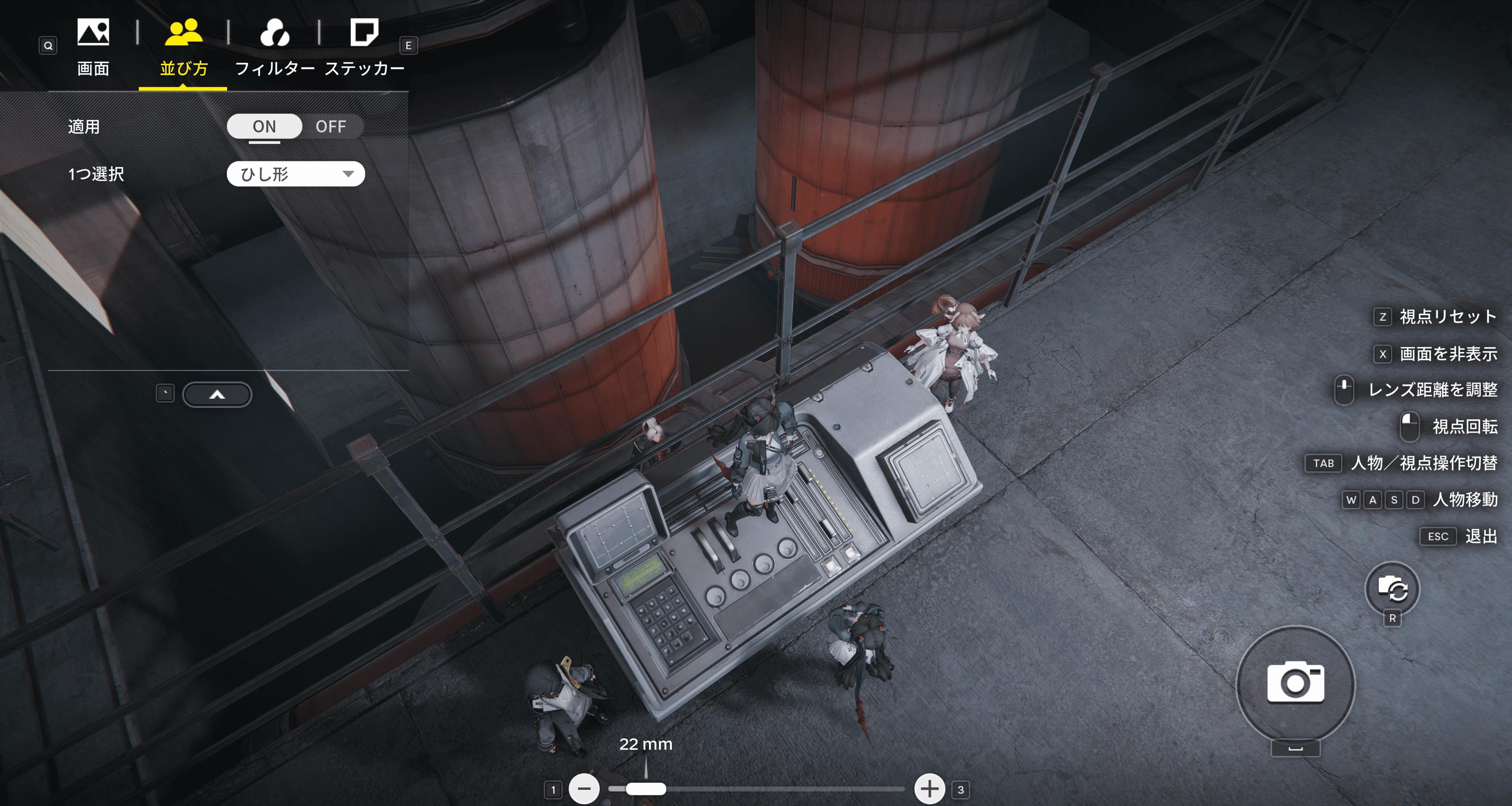Select the 並び方 formation tab
Viewport: 1512px width, 806px height.
184,47
